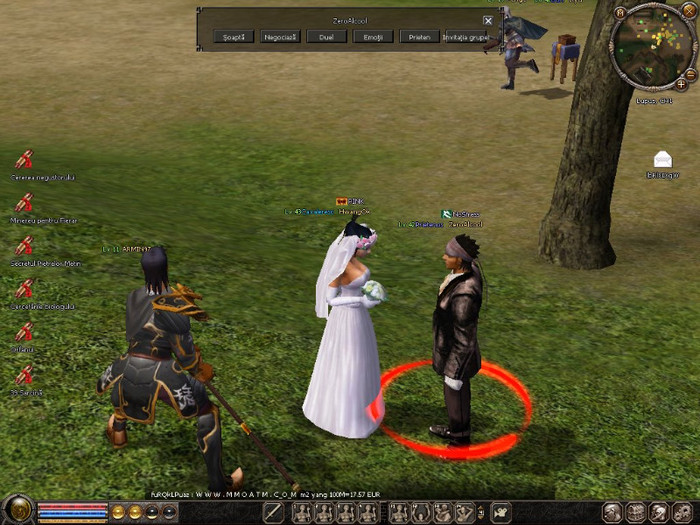This screenshot has height=525, width=700.
Task: Open the Orfana quest scroll
Action: tap(25, 332)
